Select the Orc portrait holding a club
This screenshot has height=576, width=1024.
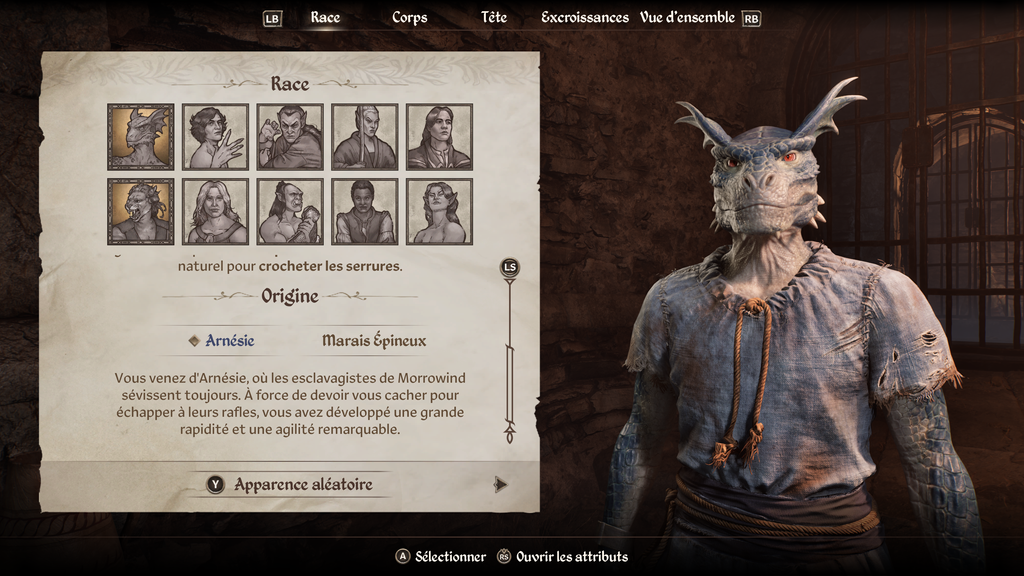pos(290,211)
